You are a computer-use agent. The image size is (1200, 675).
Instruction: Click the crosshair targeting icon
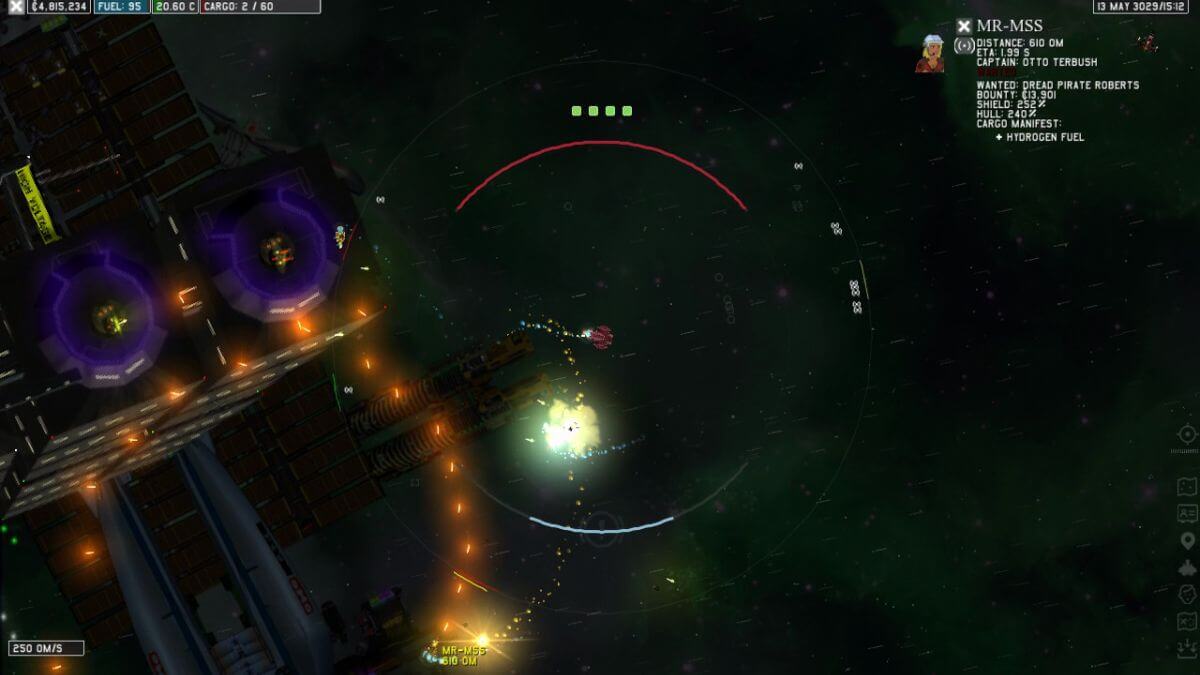(x=1187, y=434)
